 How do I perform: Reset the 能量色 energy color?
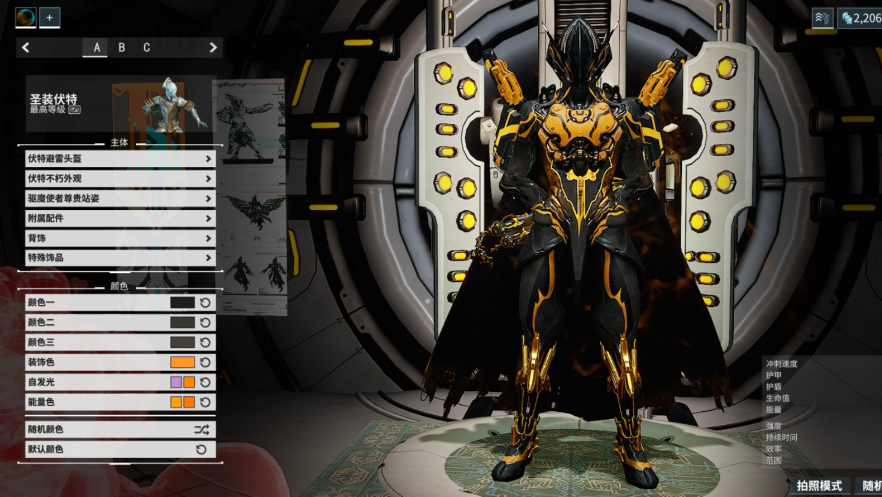pyautogui.click(x=205, y=402)
